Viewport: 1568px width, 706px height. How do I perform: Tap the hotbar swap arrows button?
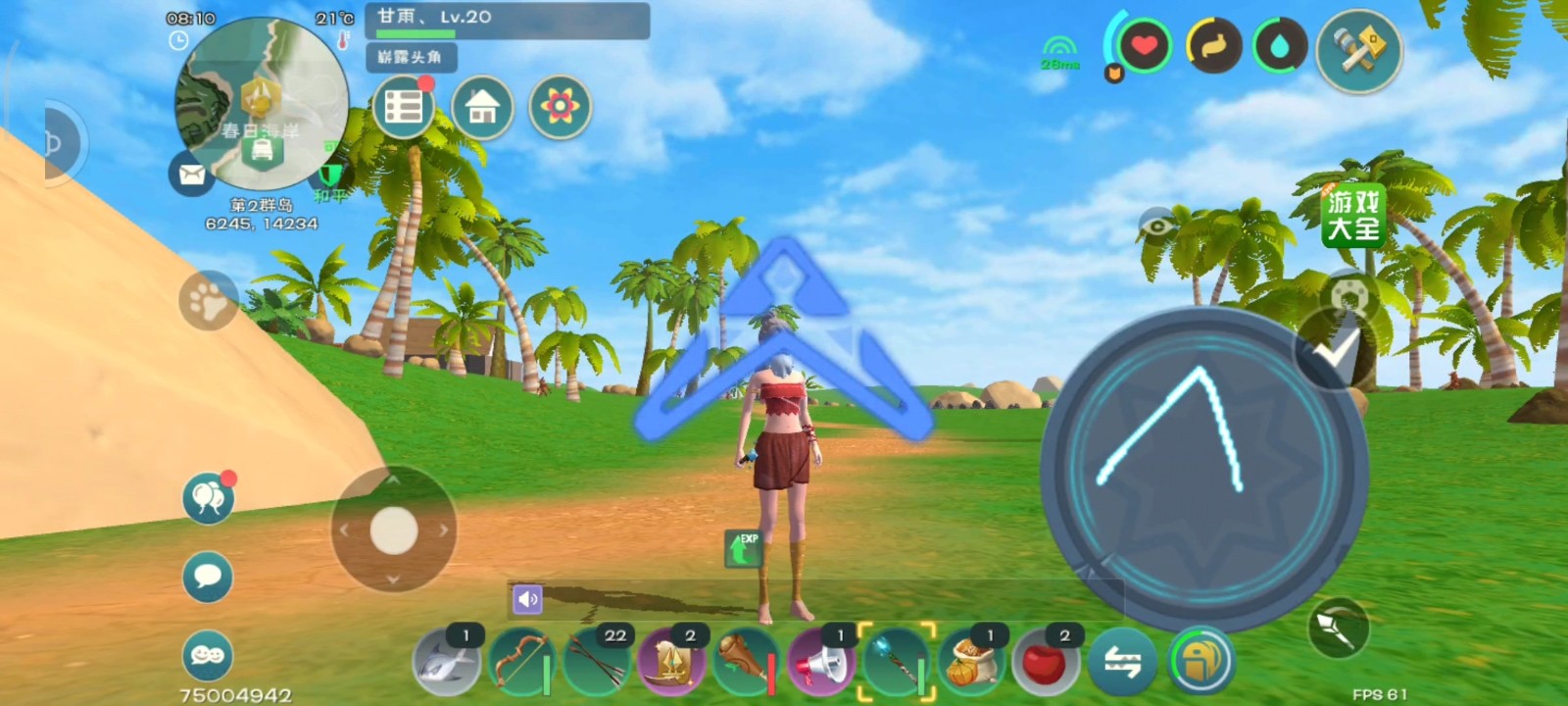pos(1123,664)
